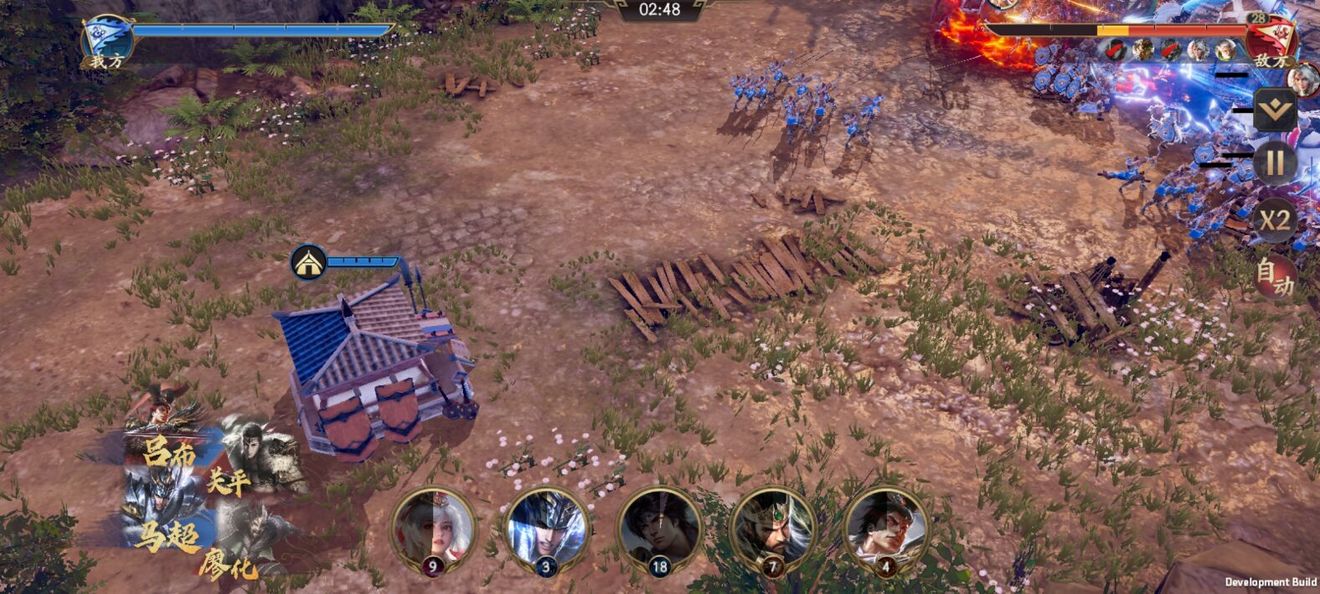Pause the battle
The width and height of the screenshot is (1320, 594).
[1275, 162]
